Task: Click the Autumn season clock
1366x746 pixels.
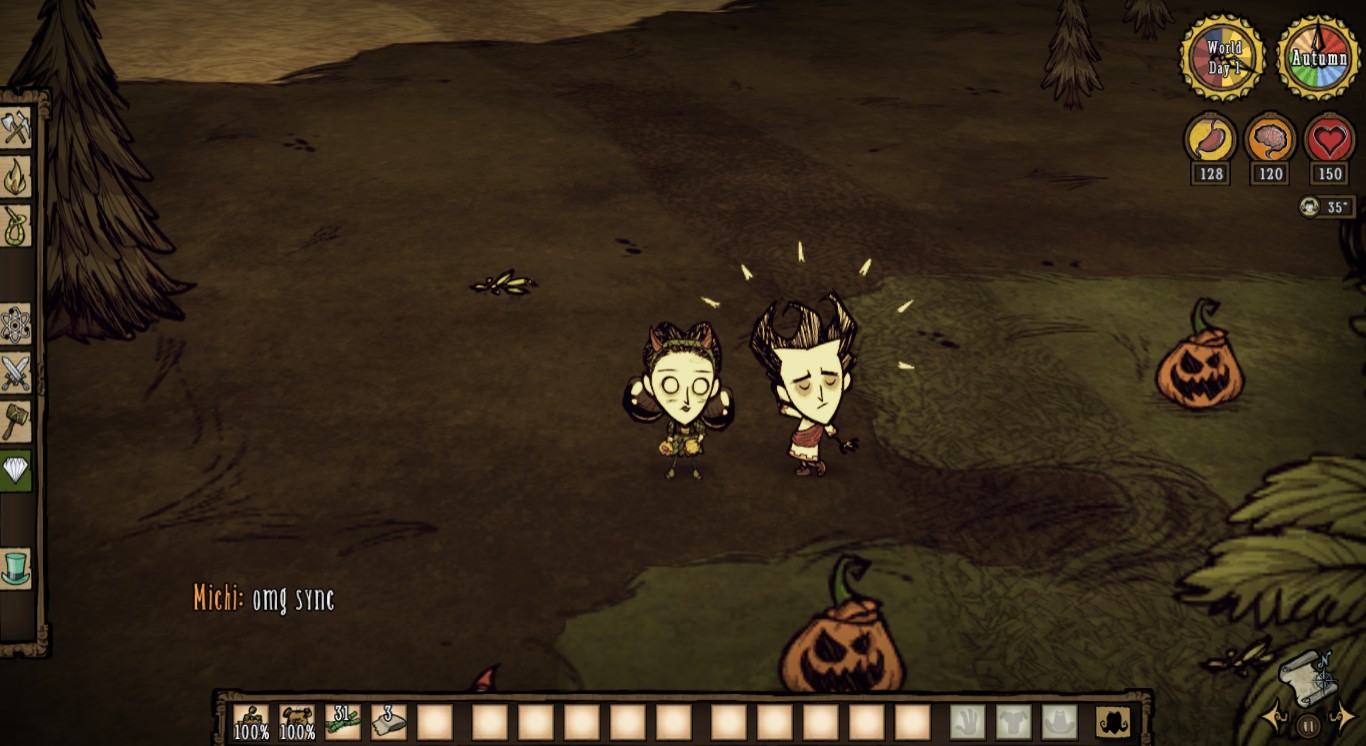Action: coord(1319,58)
